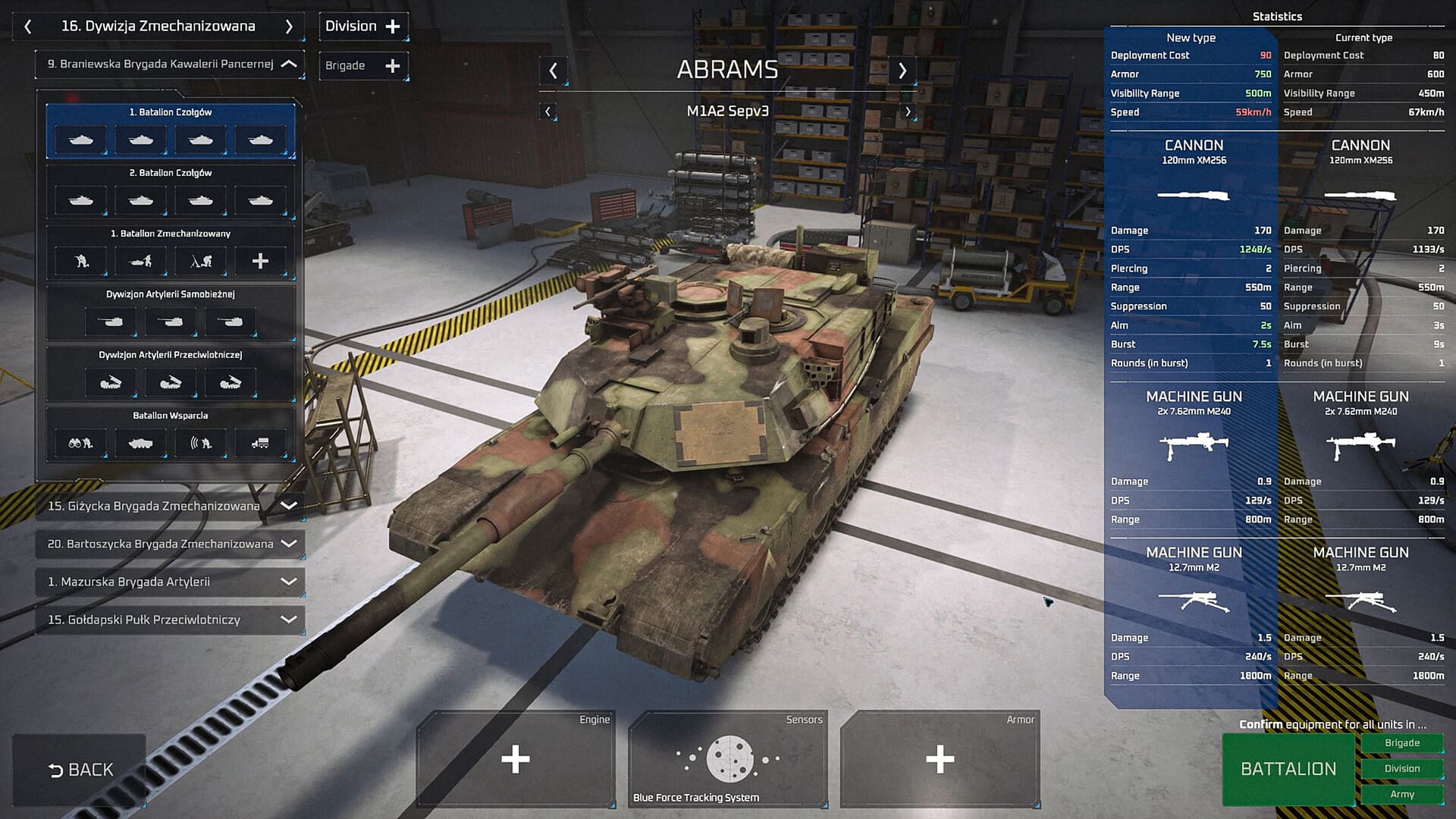The image size is (1456, 819).
Task: Go to next division after 16. Dywizja Zmechanizowana
Action: (x=289, y=27)
